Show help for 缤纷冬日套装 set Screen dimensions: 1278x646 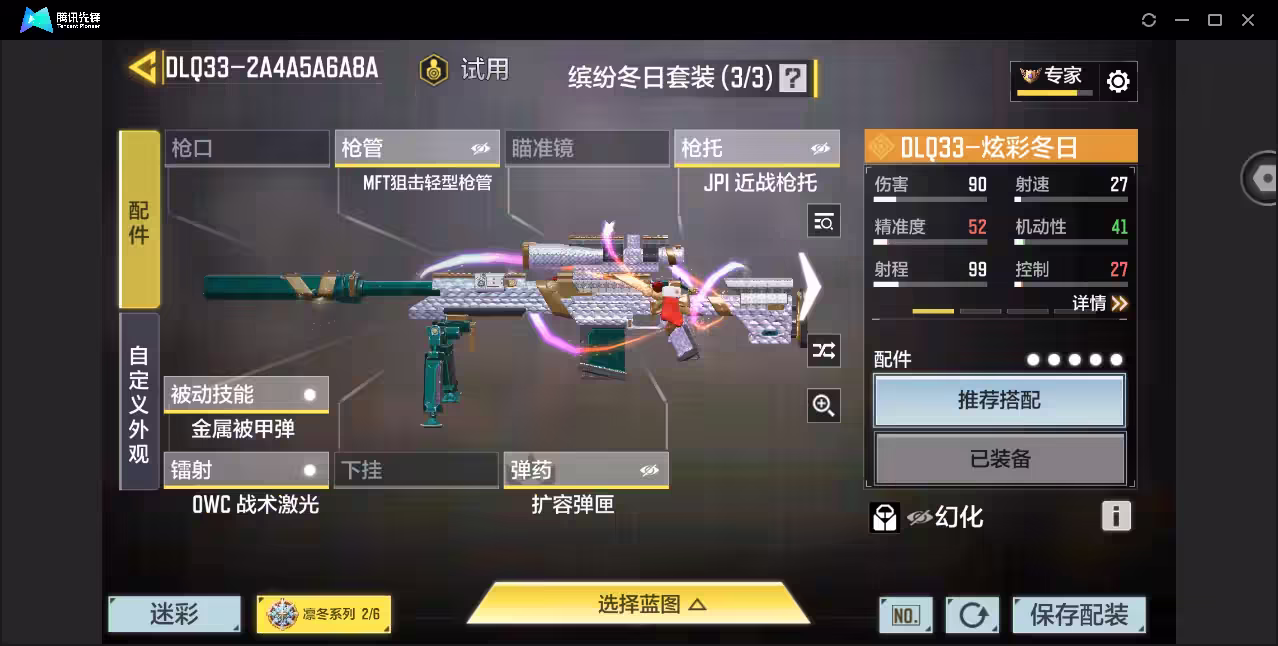[793, 78]
